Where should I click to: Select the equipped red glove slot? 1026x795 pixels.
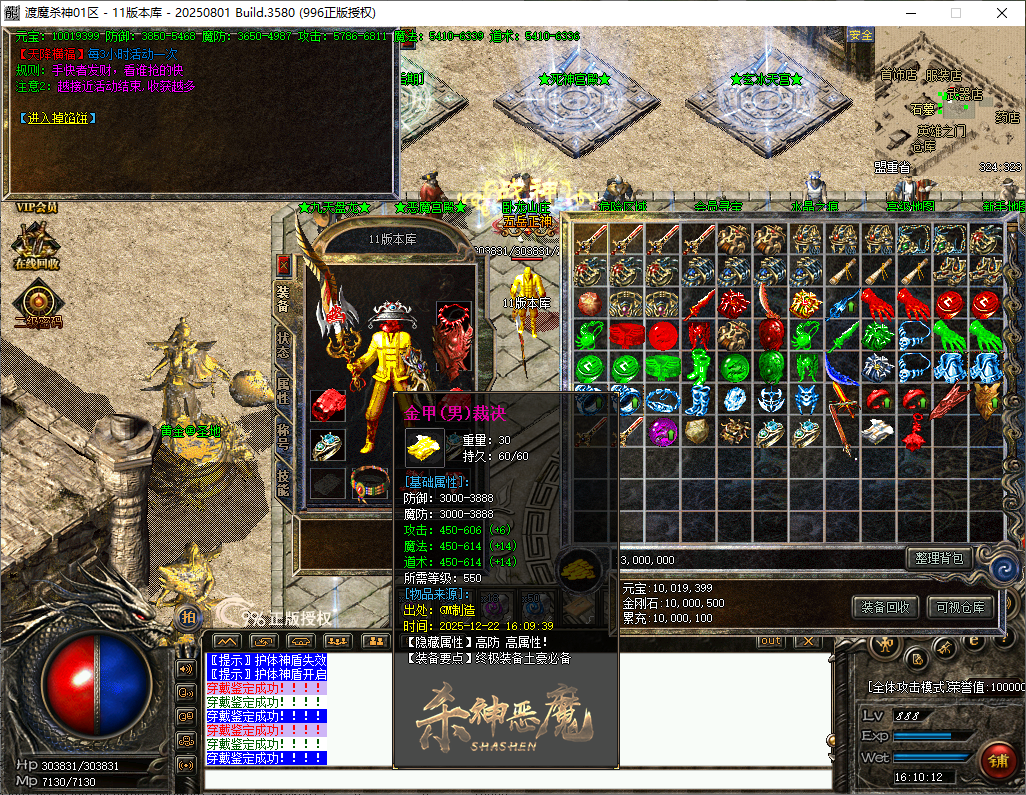(327, 405)
